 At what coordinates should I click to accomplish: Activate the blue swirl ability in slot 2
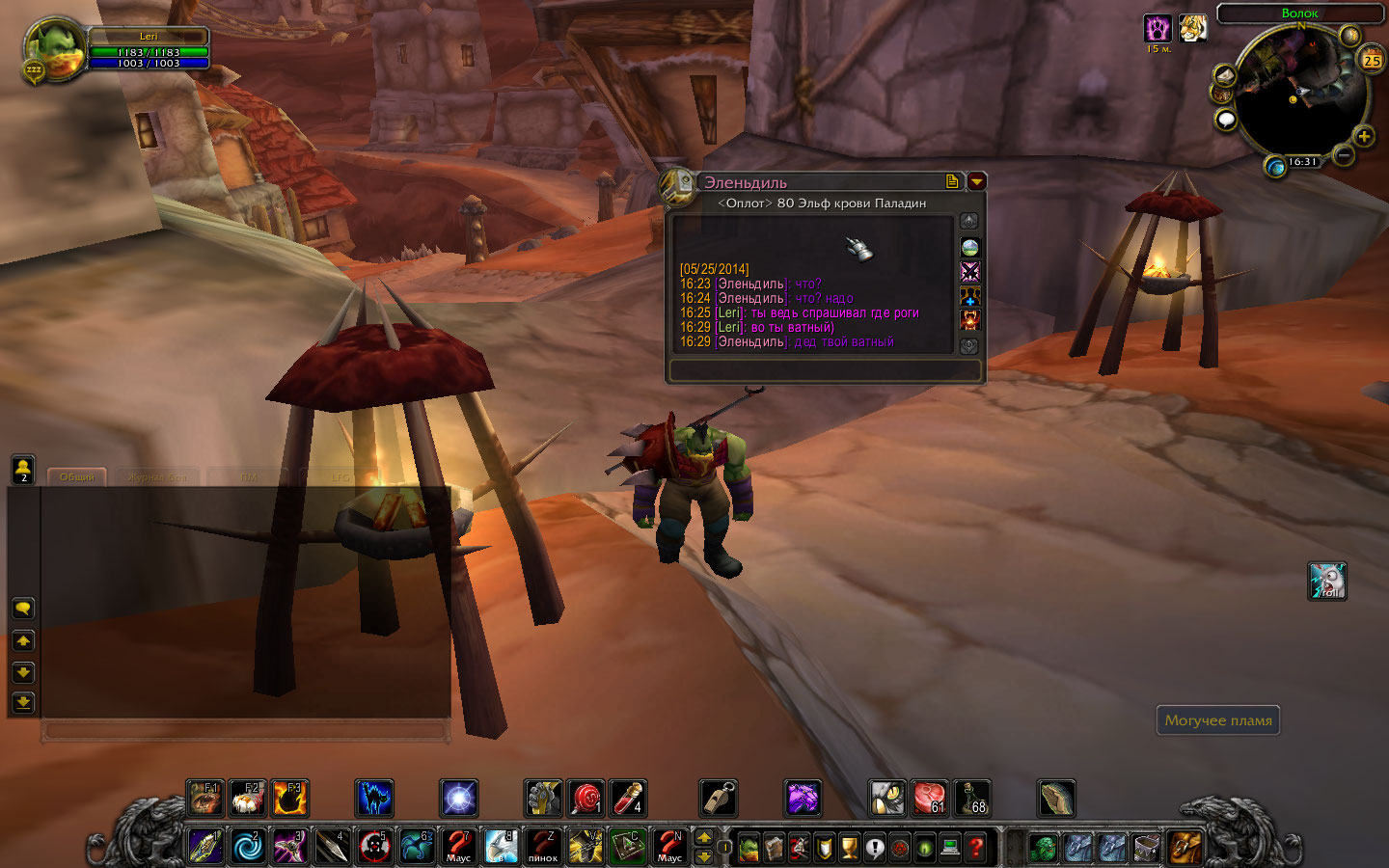tap(248, 847)
